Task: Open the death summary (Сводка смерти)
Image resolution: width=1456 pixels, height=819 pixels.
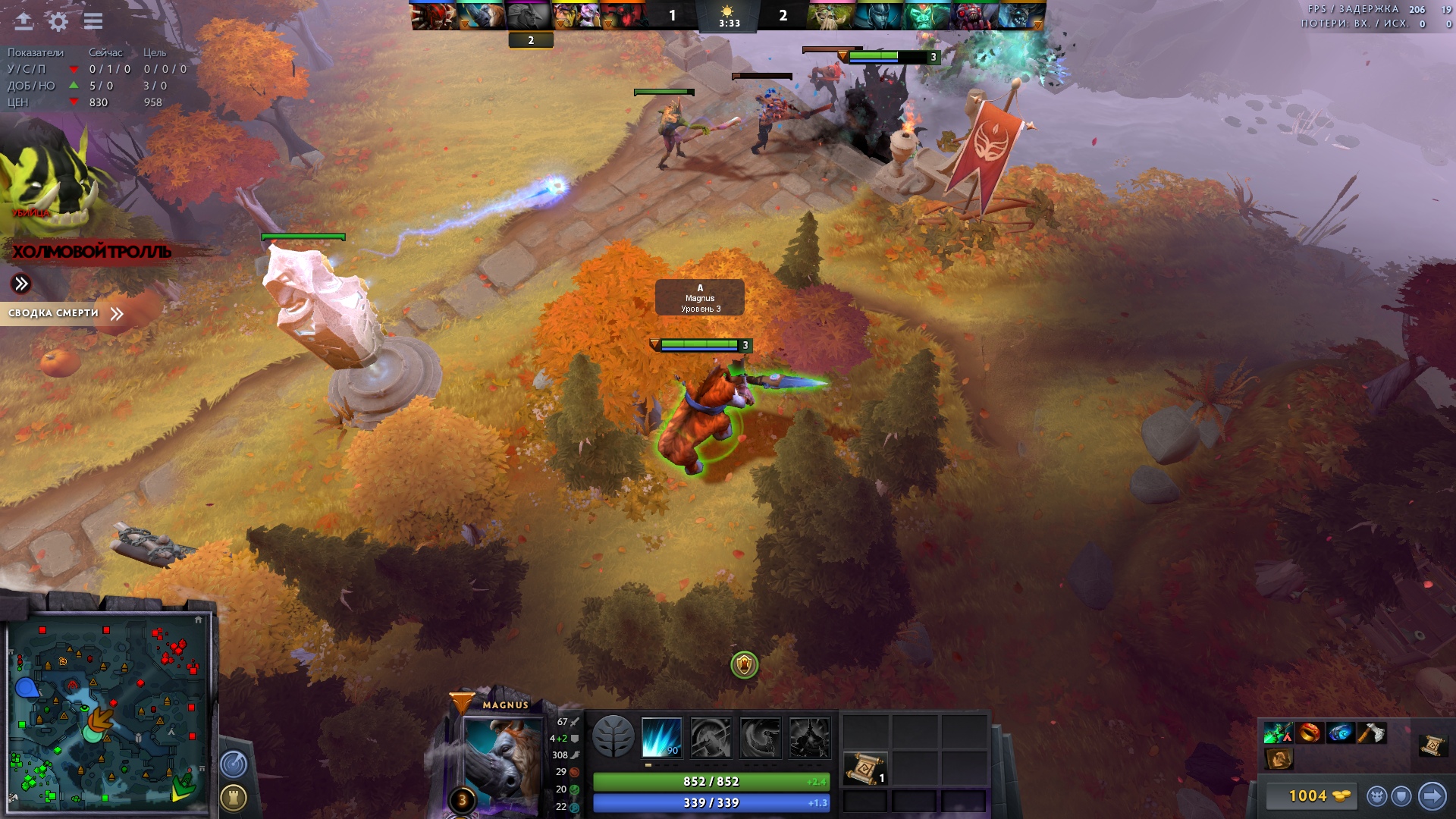Action: pyautogui.click(x=65, y=313)
